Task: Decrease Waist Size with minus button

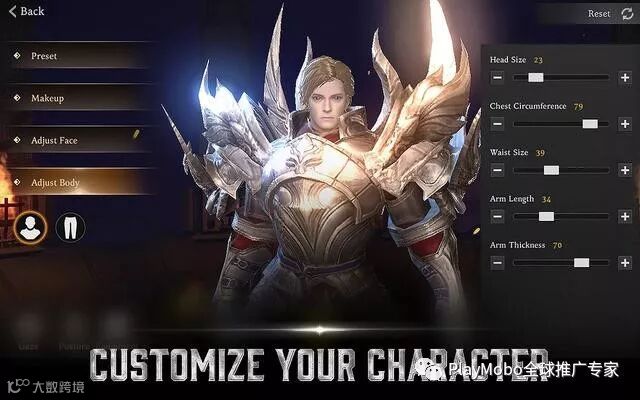Action: [497, 170]
